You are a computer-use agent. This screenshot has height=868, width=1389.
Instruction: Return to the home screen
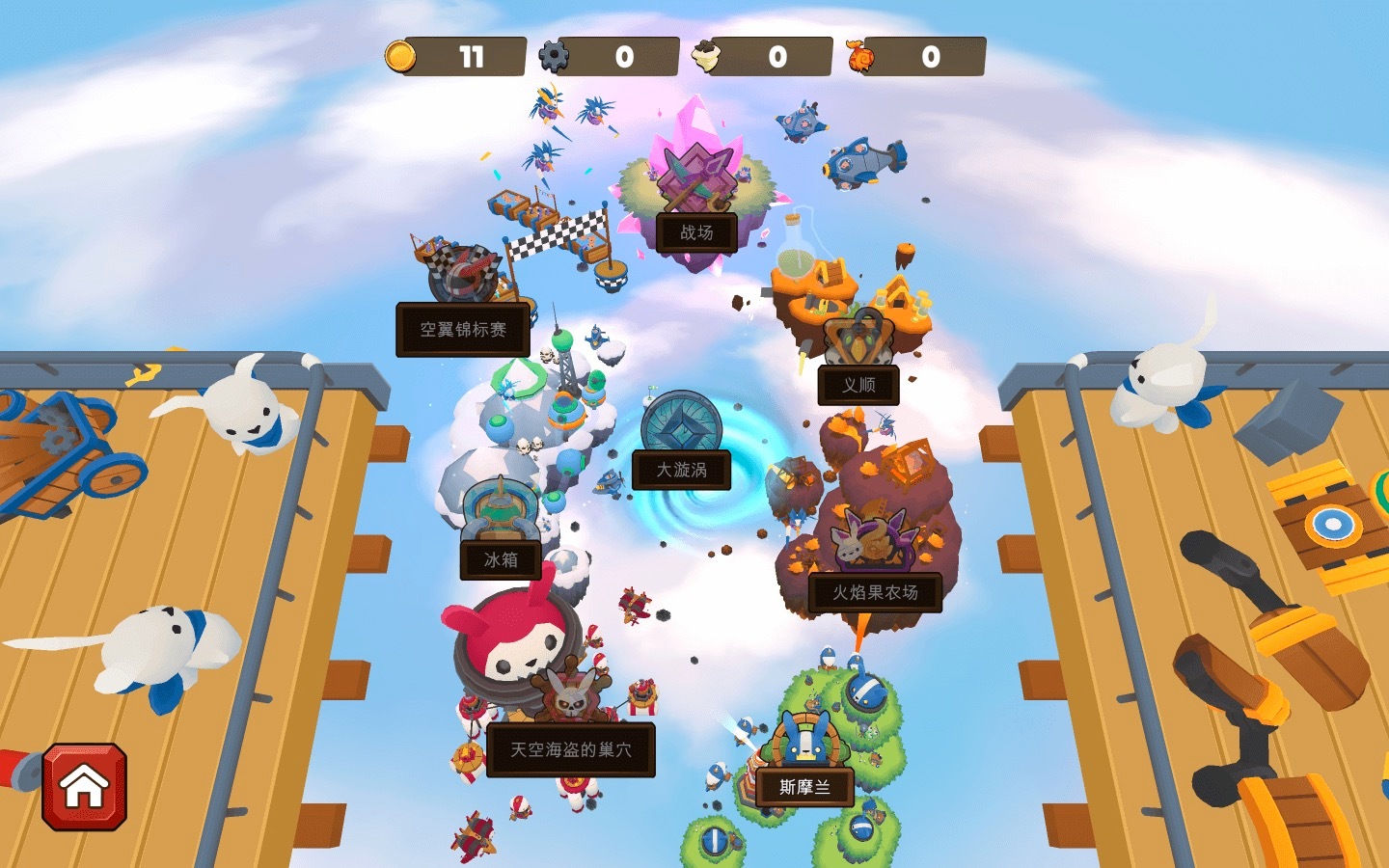(84, 786)
